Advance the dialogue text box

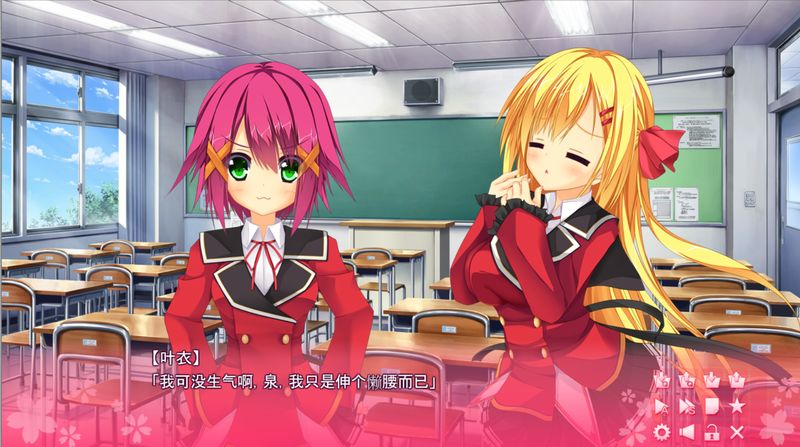(350, 400)
